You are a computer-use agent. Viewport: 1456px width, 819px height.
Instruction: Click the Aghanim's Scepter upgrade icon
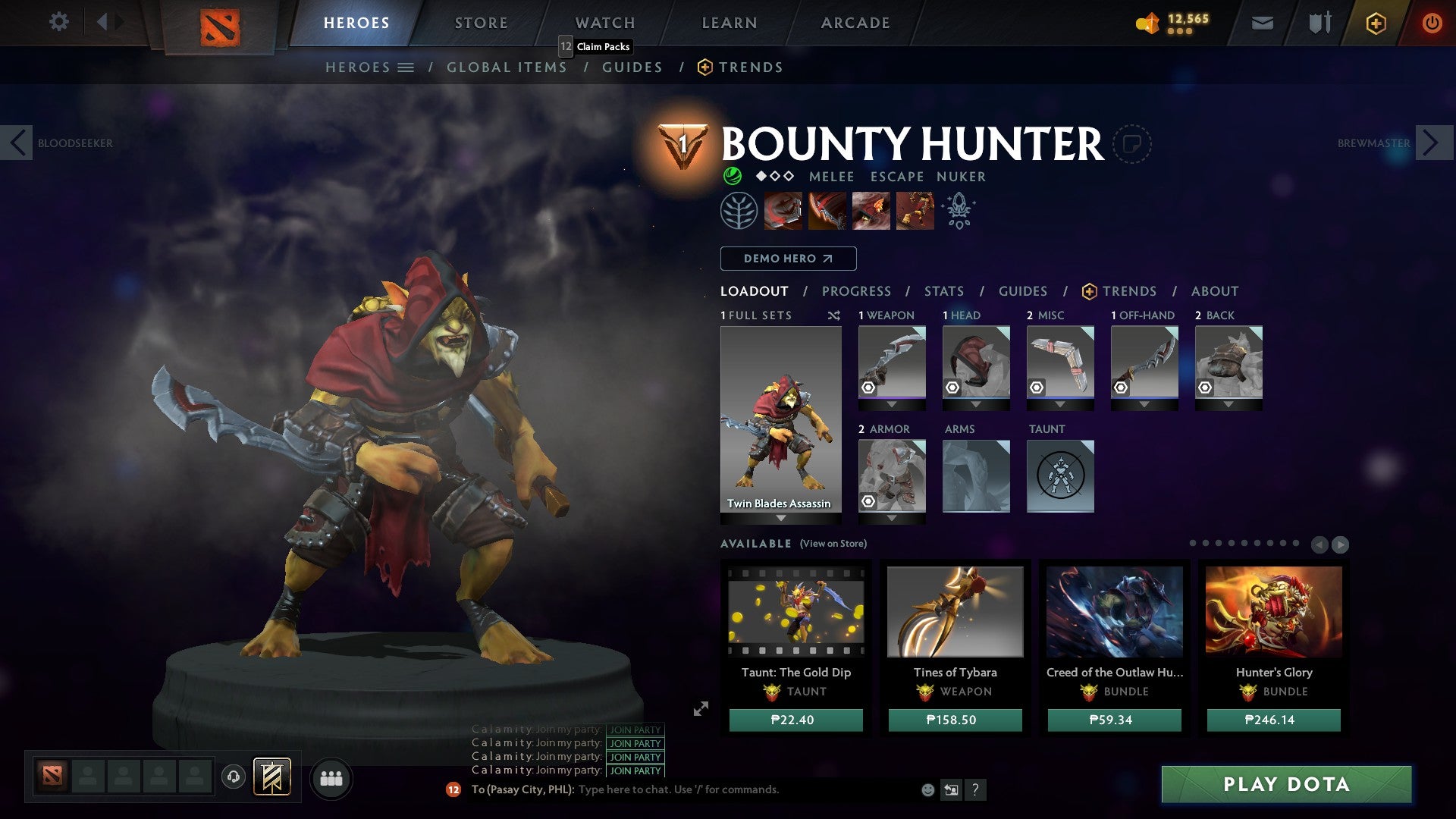click(x=959, y=210)
